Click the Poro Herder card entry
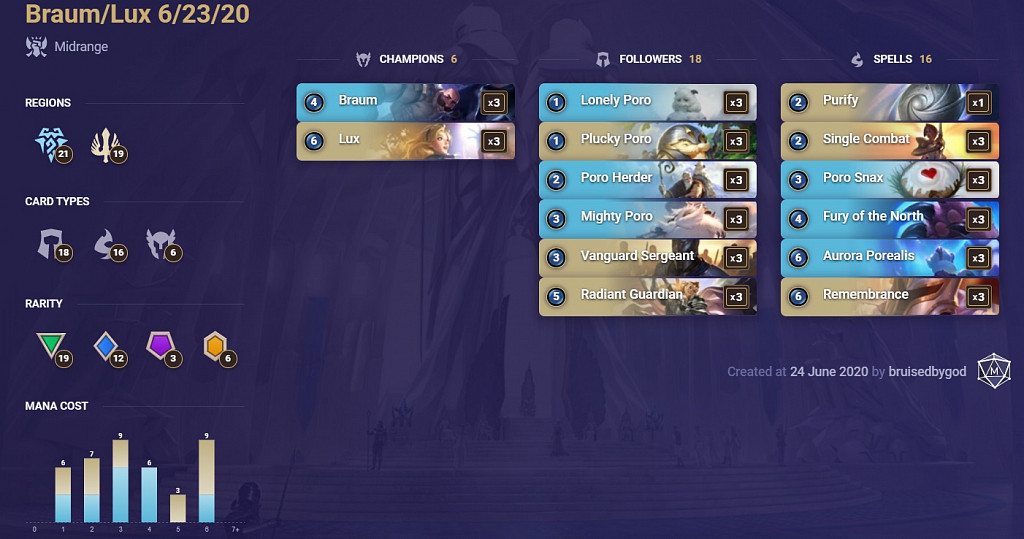This screenshot has height=539, width=1024. [647, 179]
